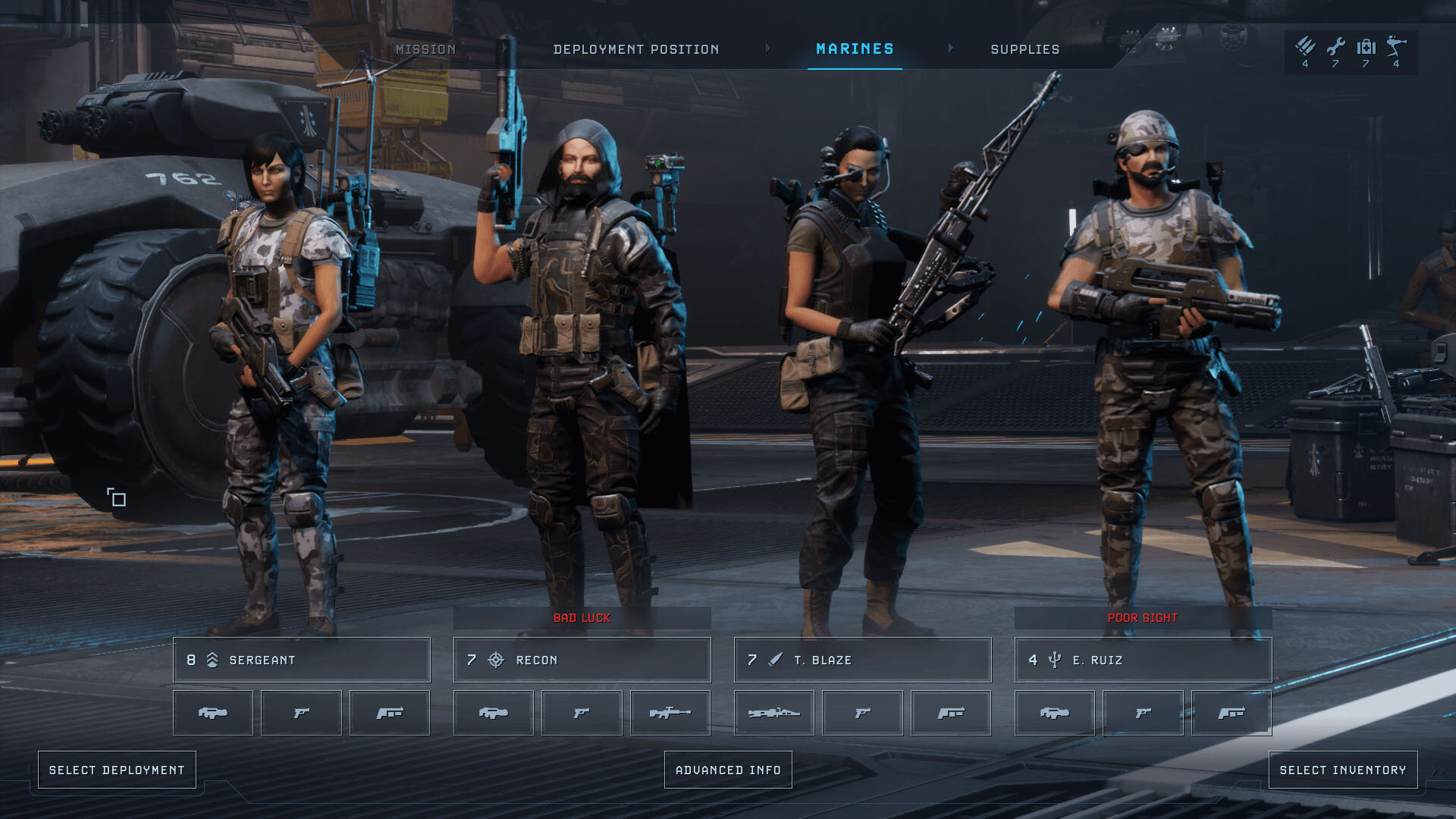Select T. Blaze's smartgun weapon slot
The height and width of the screenshot is (819, 1456).
click(773, 713)
